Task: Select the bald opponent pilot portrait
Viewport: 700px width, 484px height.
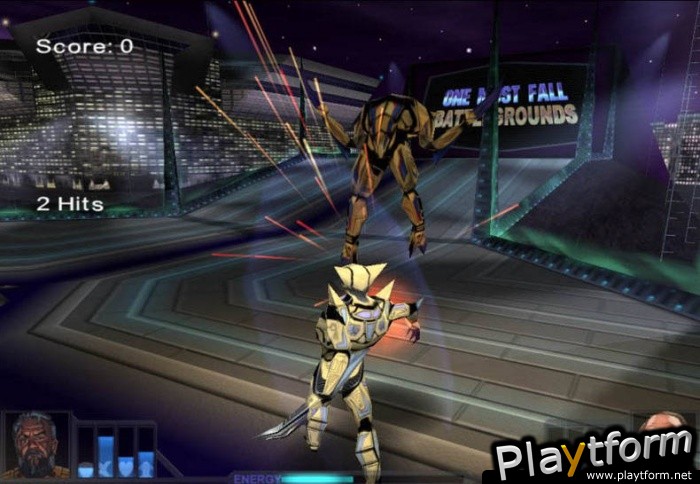Action: click(x=661, y=421)
